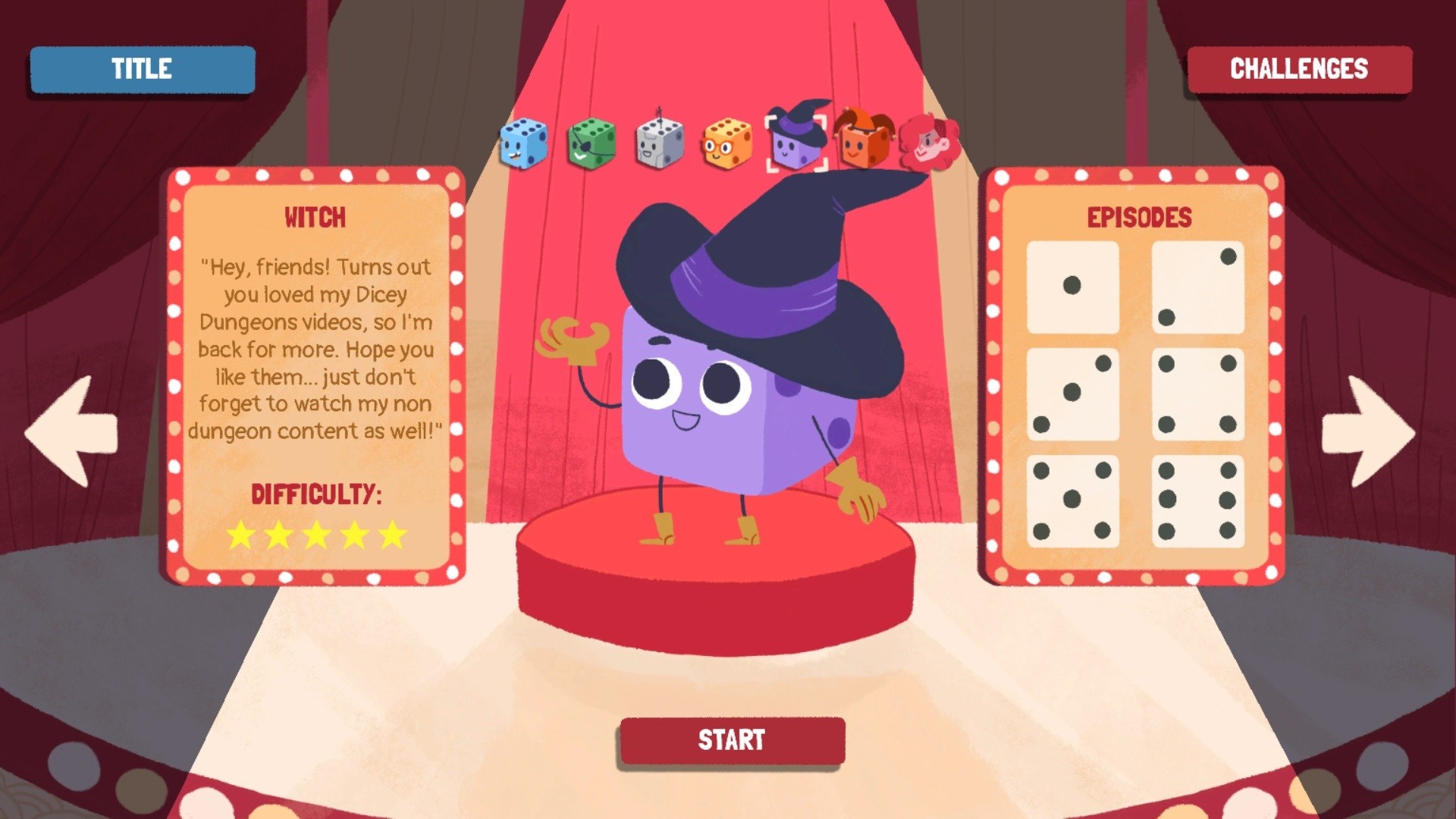This screenshot has width=1456, height=819.
Task: Select the Witch character die icon
Action: pos(795,144)
